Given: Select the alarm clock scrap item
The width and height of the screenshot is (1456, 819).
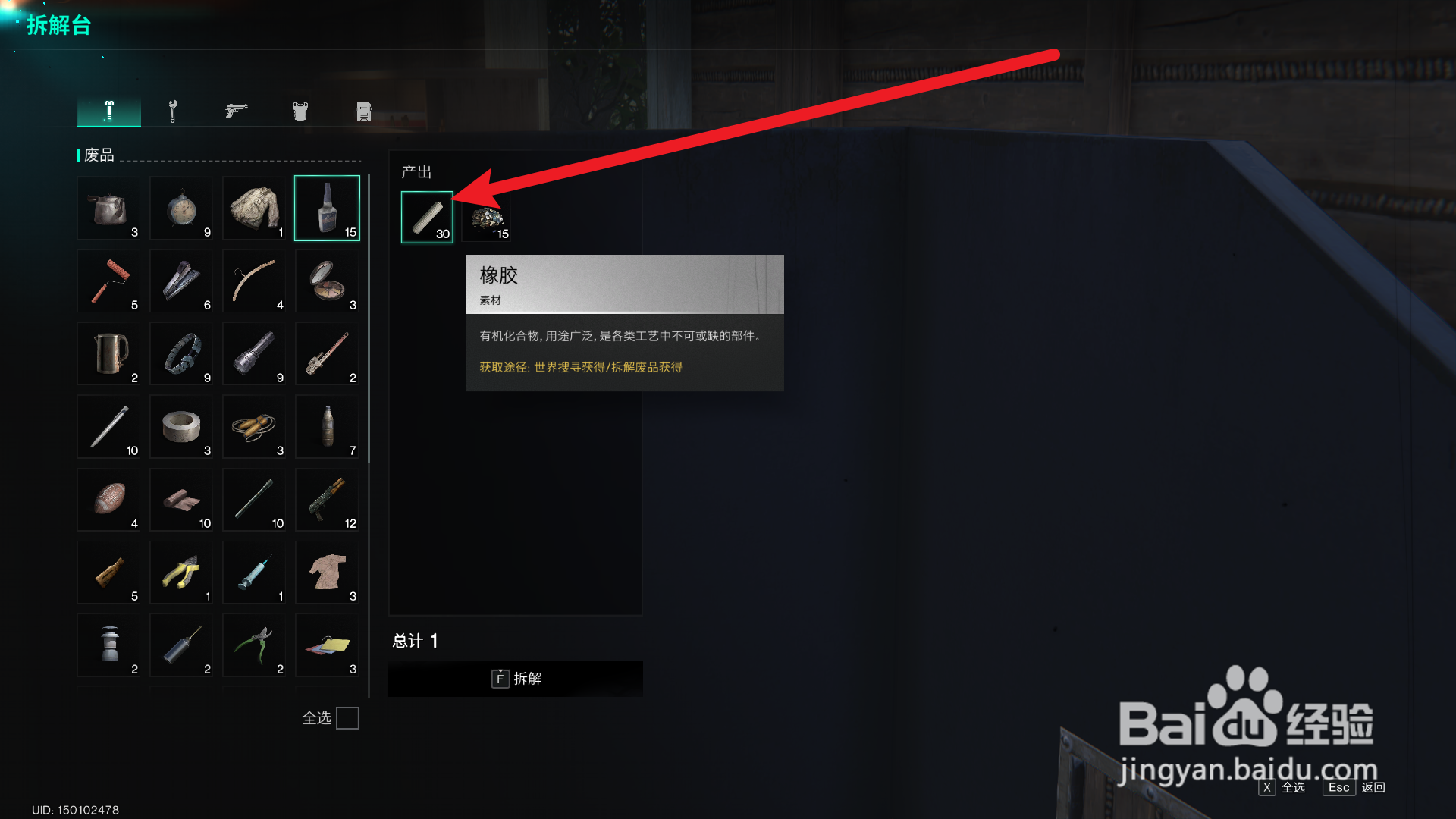Looking at the screenshot, I should pyautogui.click(x=181, y=208).
